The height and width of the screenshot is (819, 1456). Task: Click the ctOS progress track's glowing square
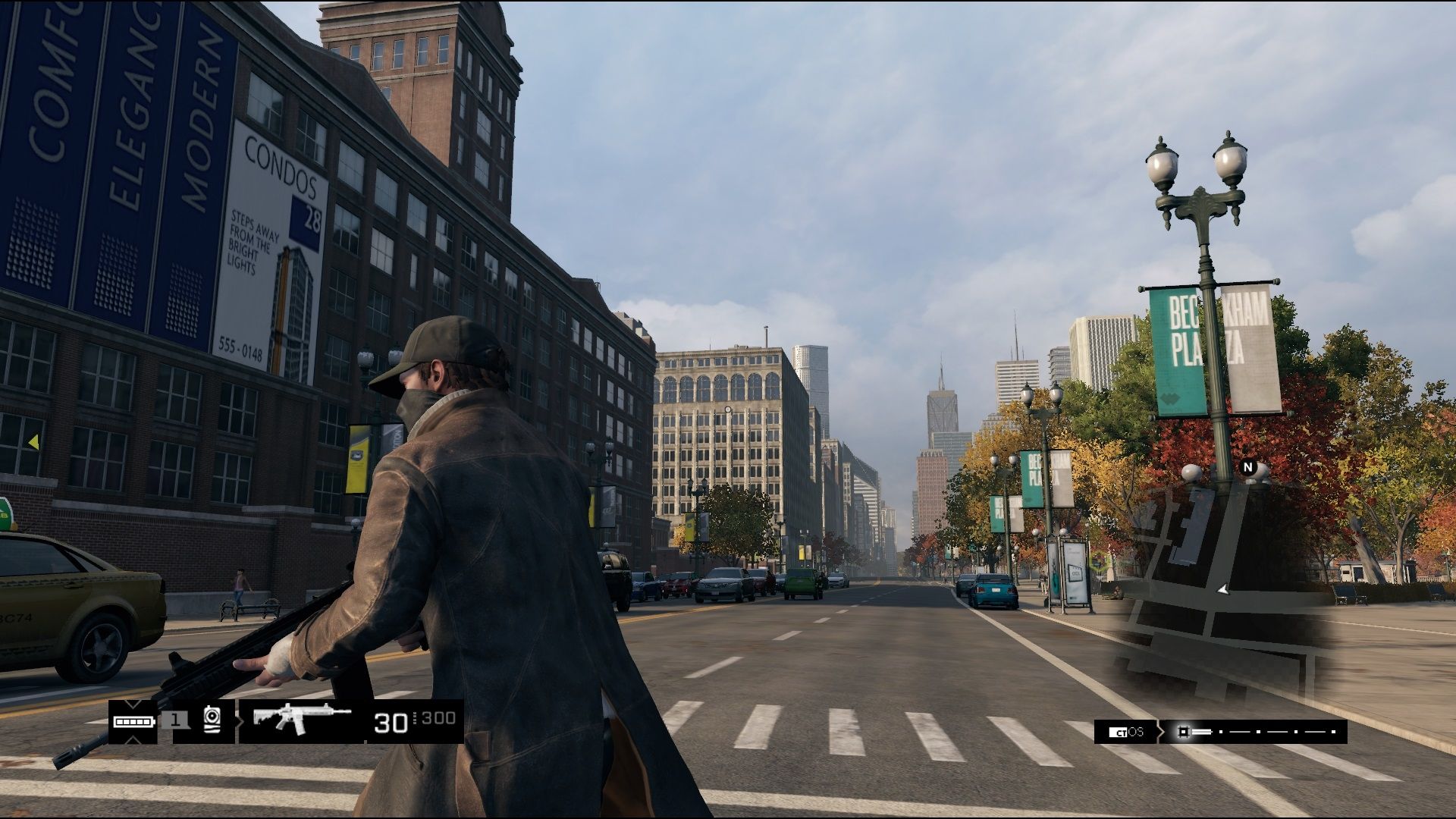tap(1182, 732)
